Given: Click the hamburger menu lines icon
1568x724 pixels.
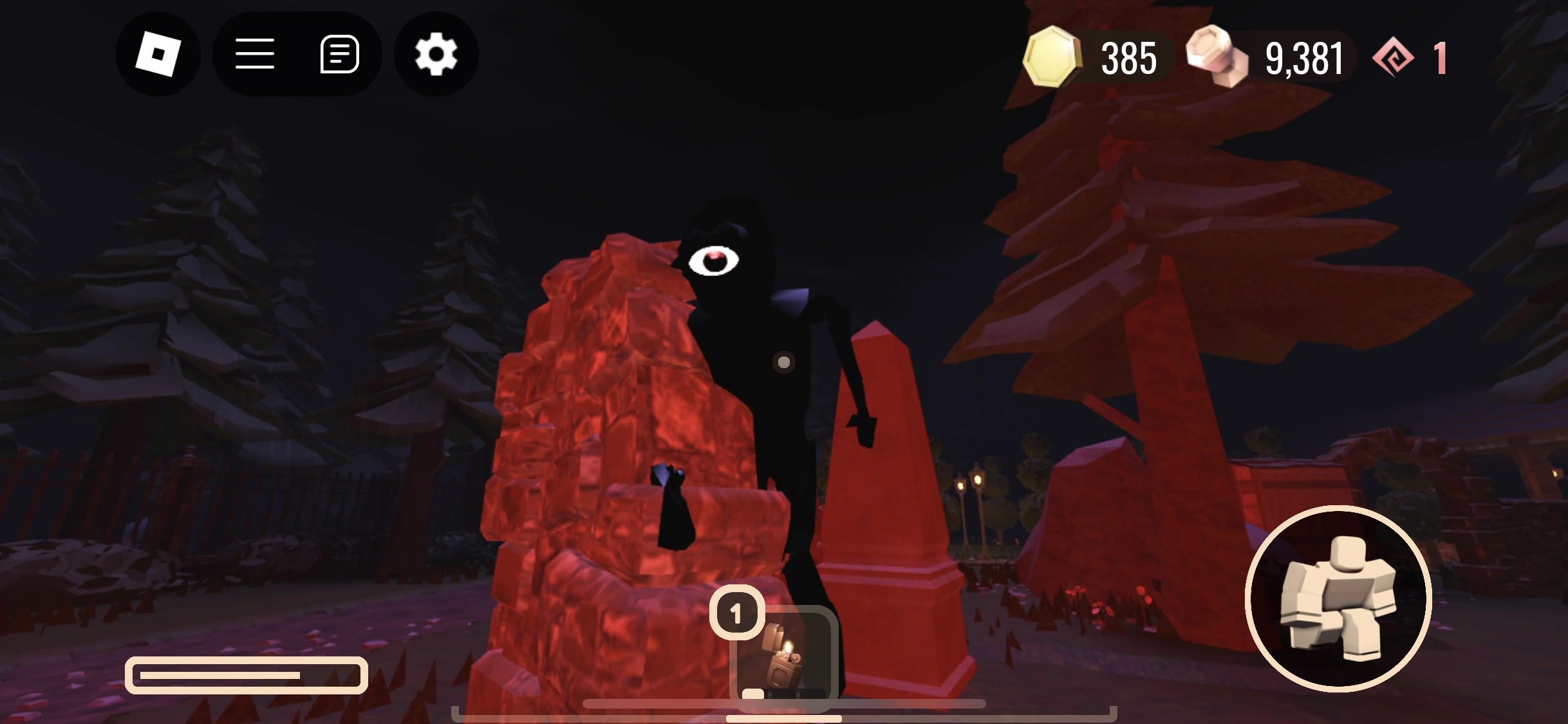Looking at the screenshot, I should tap(255, 54).
